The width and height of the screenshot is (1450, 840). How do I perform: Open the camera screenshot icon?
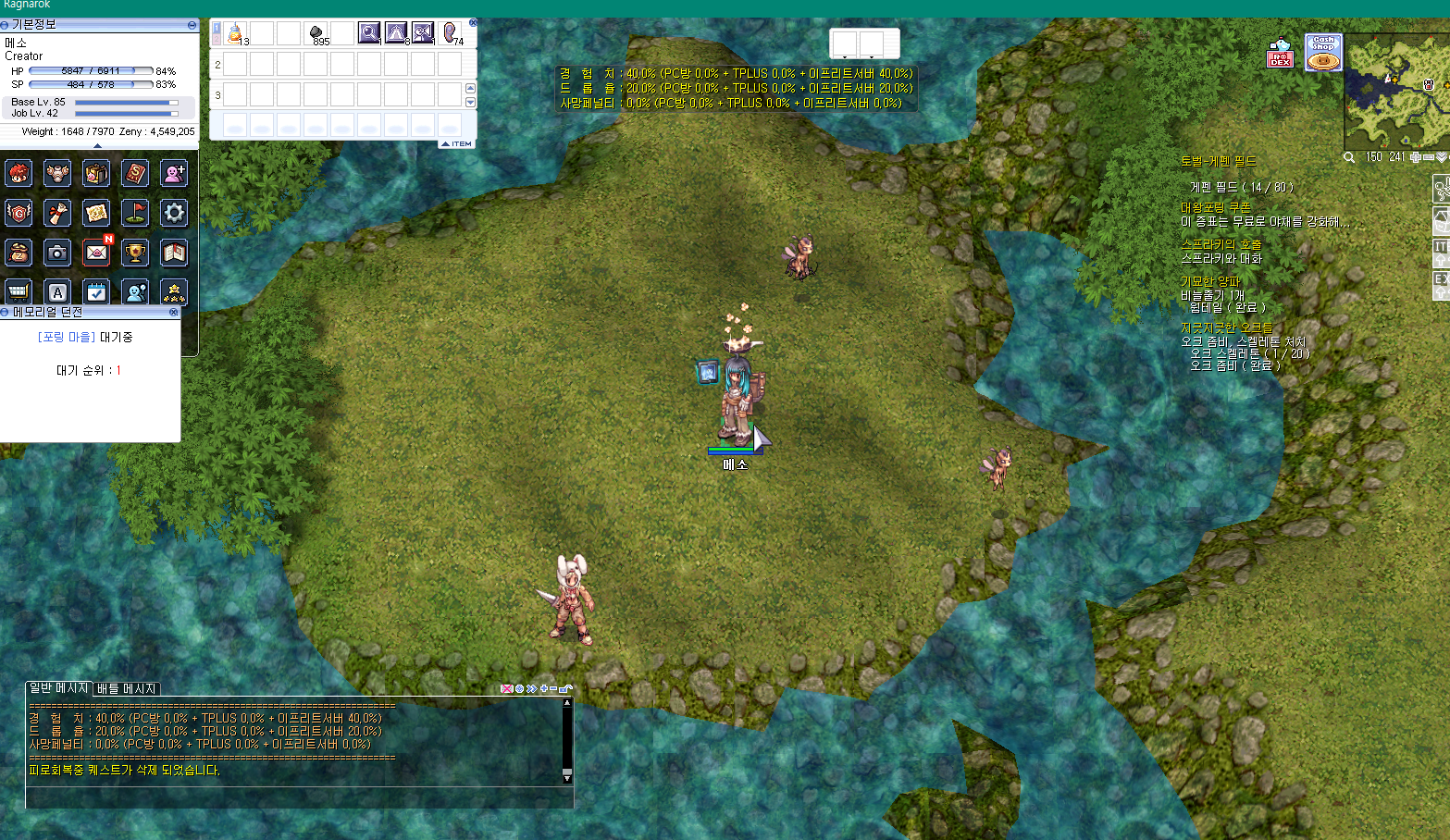(57, 252)
